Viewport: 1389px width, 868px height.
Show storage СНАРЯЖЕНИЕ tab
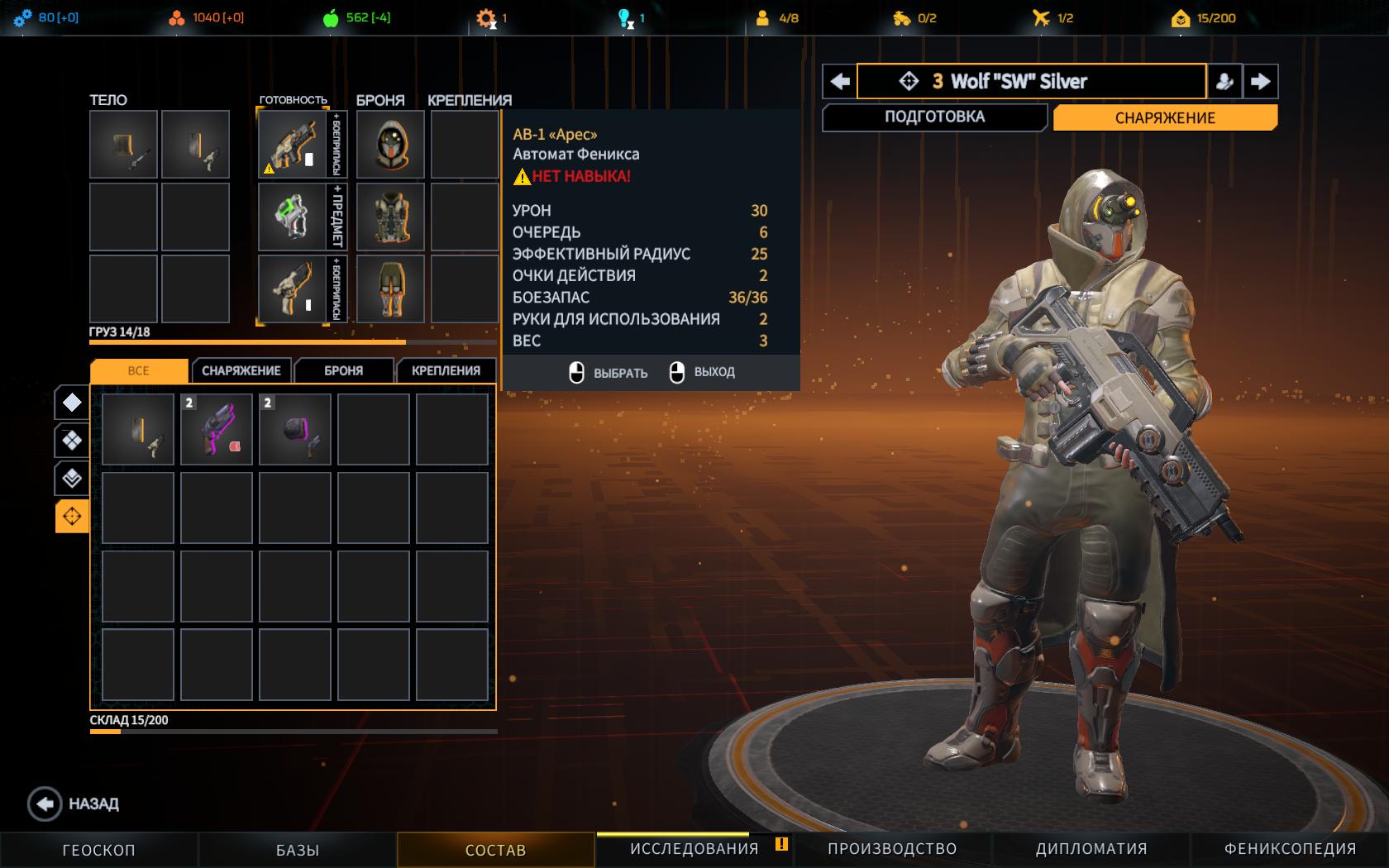[241, 370]
